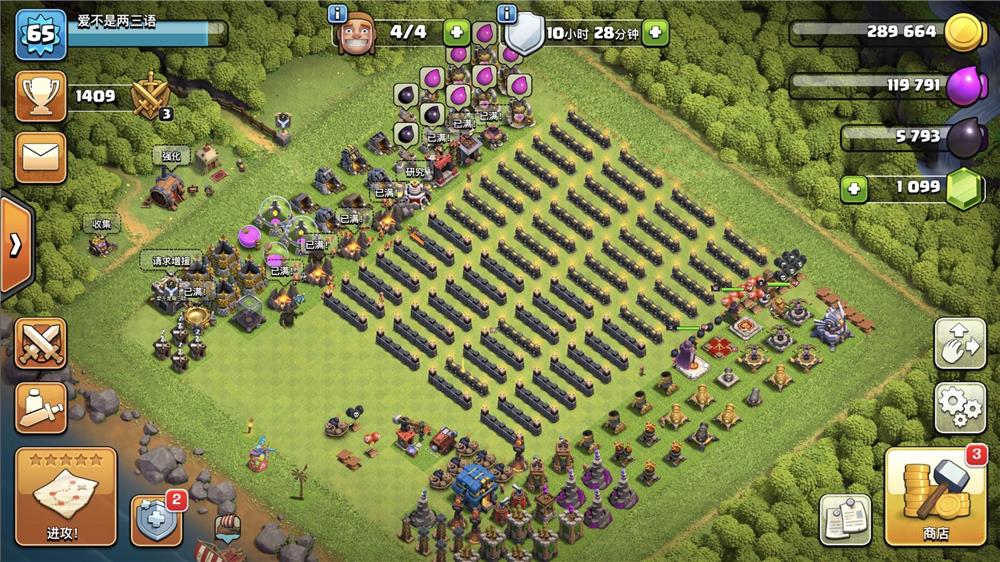This screenshot has width=1000, height=562.
Task: Collect the 收集 resource bubble
Action: point(101,224)
